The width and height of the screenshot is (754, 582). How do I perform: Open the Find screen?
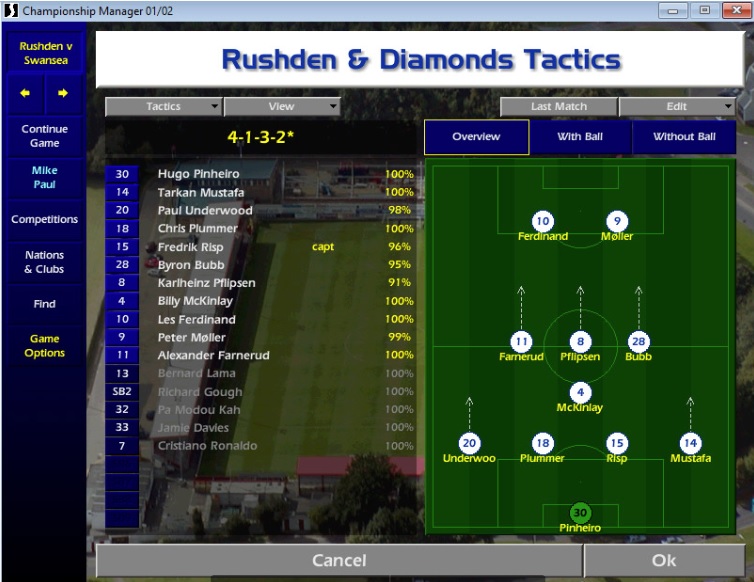[x=44, y=304]
